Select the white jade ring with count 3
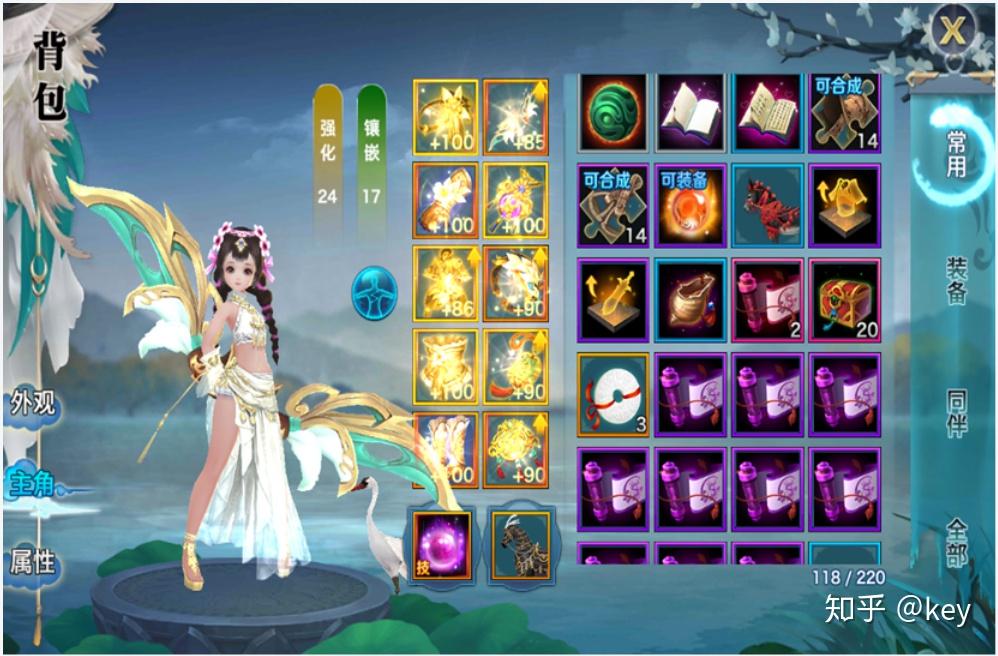The image size is (998, 656). pos(612,393)
